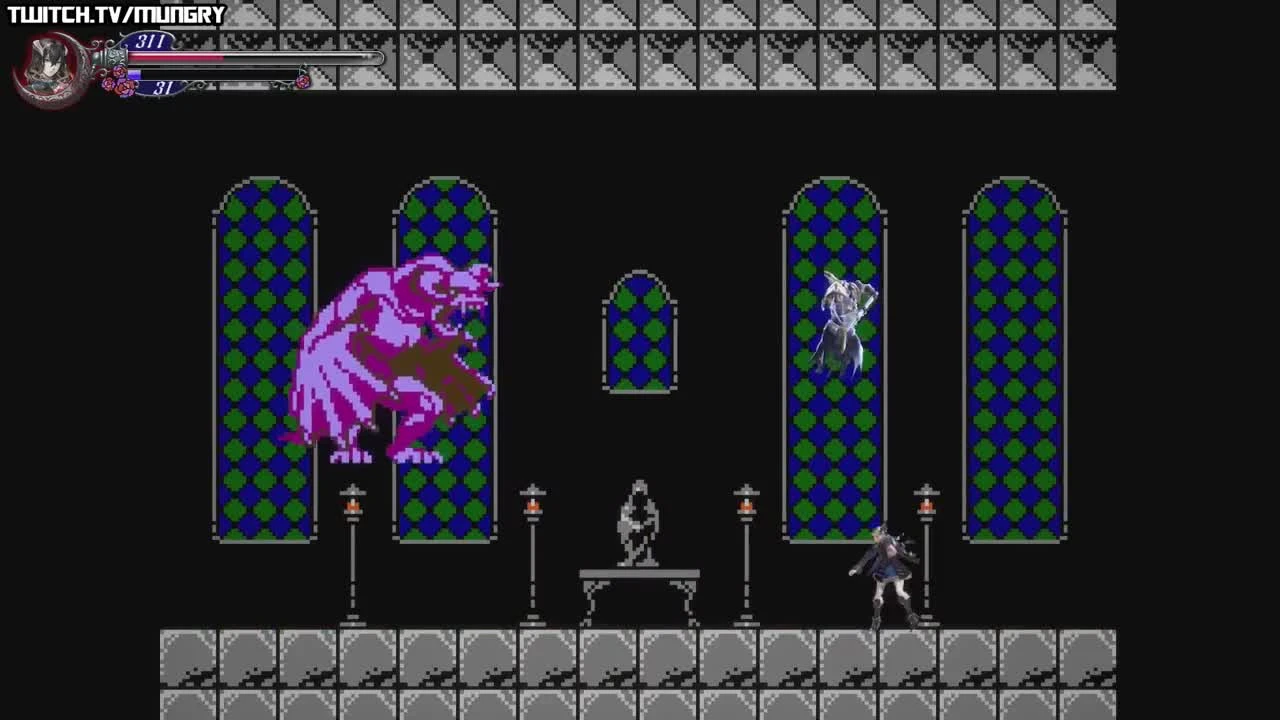Select the small arched stained glass window
The height and width of the screenshot is (720, 1280).
coord(638,330)
